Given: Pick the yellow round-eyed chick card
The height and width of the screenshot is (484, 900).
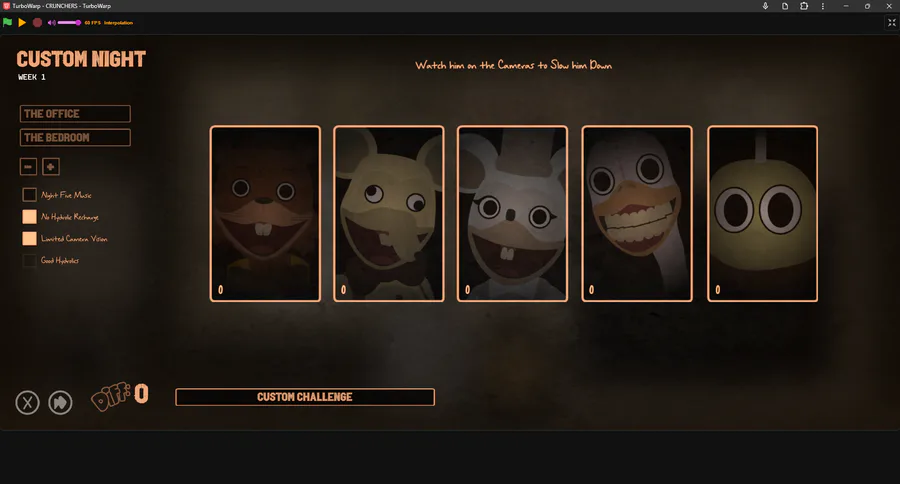Looking at the screenshot, I should [x=762, y=213].
